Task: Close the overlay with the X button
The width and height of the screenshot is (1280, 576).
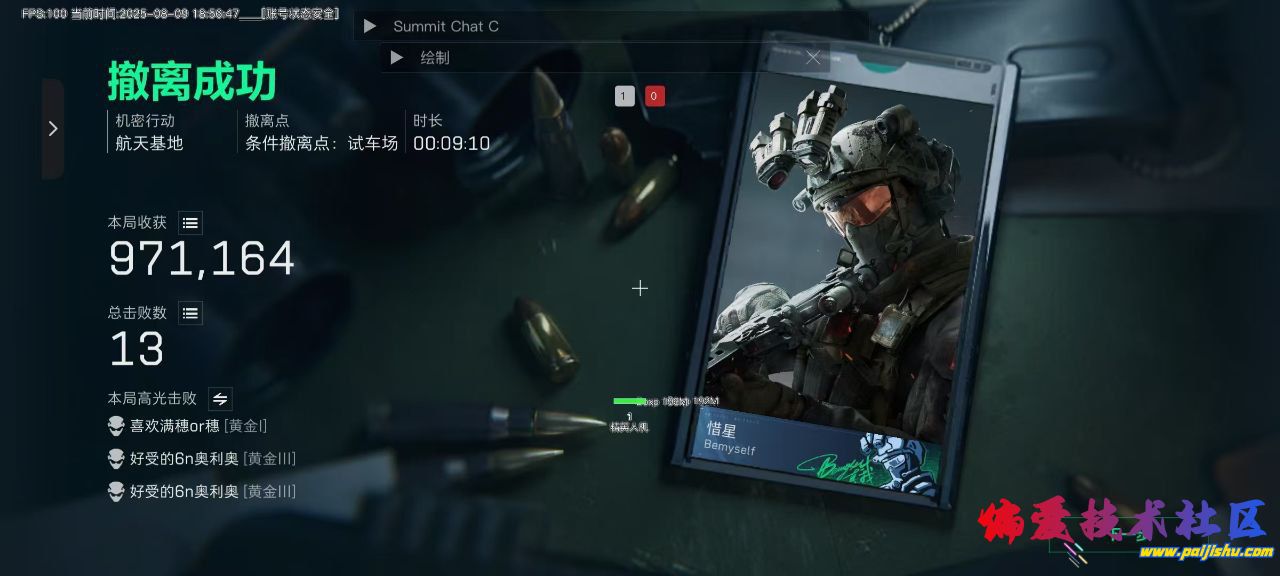Action: pos(813,58)
